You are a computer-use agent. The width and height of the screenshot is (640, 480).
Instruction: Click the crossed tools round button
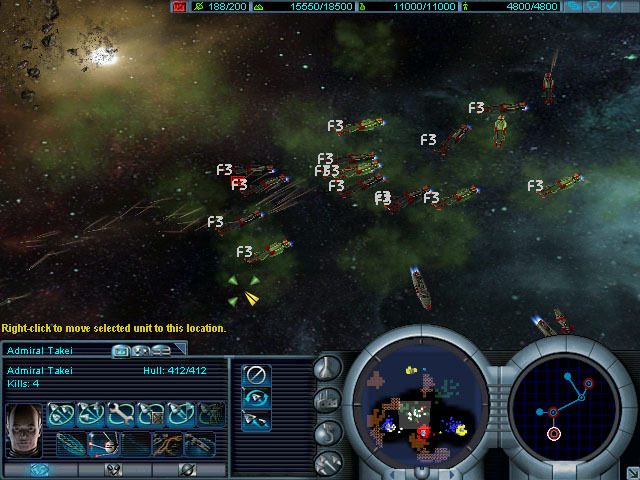tap(328, 462)
